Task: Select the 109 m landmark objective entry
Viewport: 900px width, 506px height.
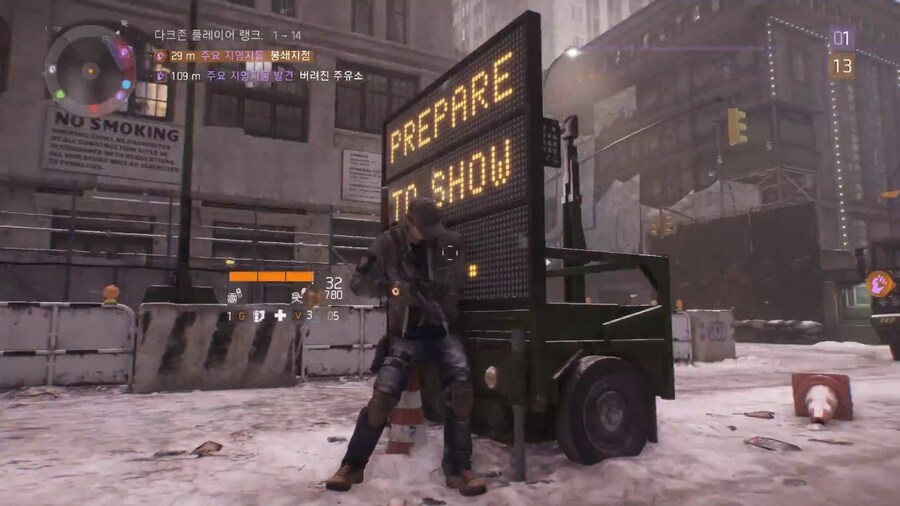Action: (x=260, y=75)
